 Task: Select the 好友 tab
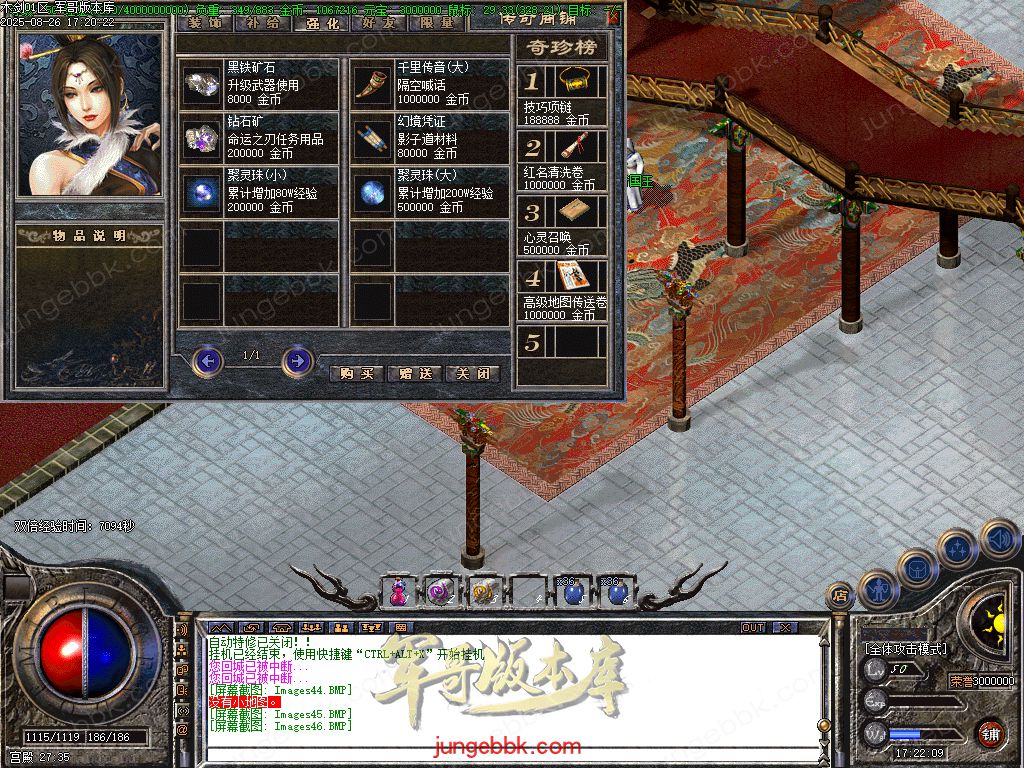coord(379,23)
